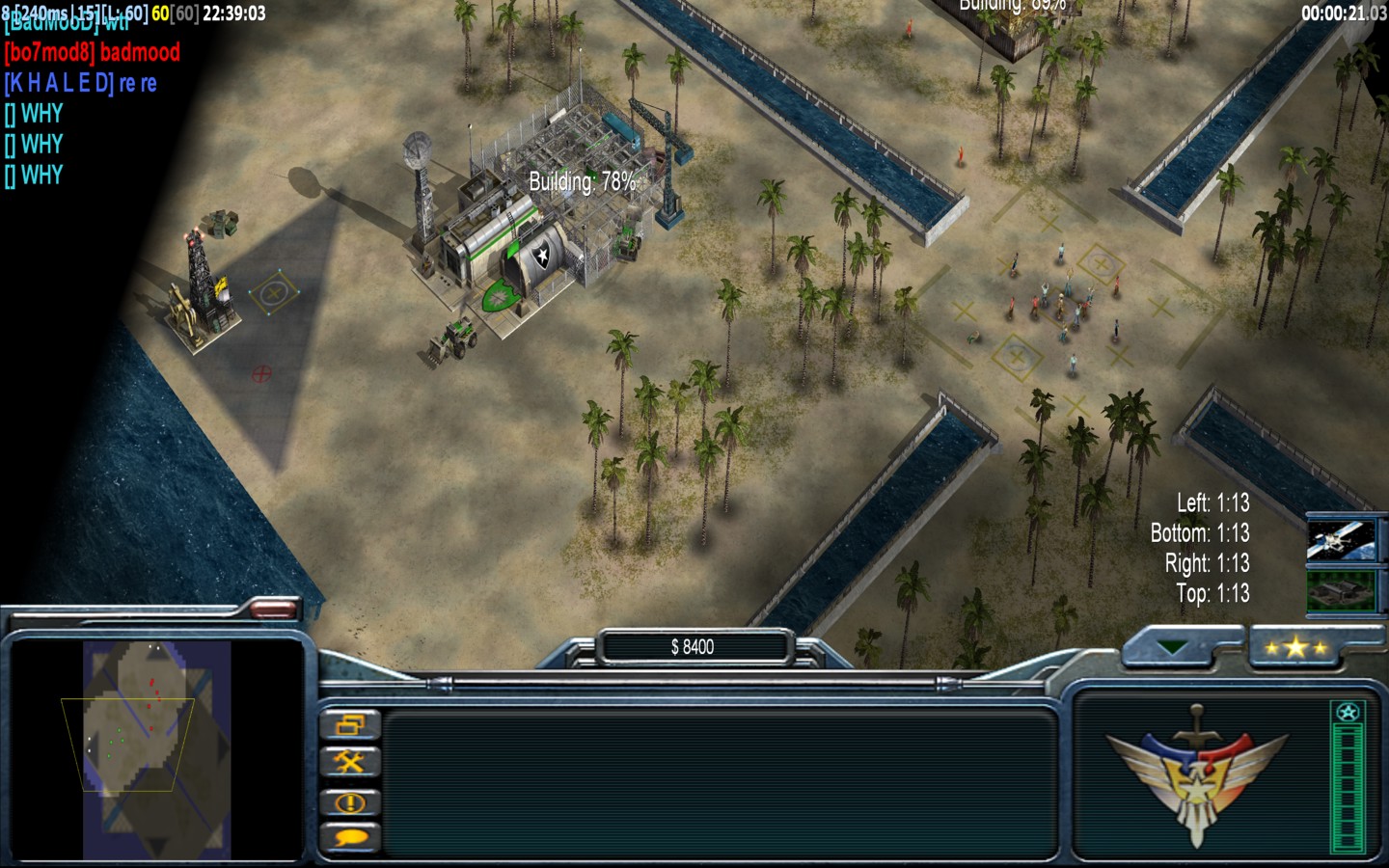The width and height of the screenshot is (1389, 868).
Task: Activate the Spy Satellite shortcut icon
Action: 1341,541
